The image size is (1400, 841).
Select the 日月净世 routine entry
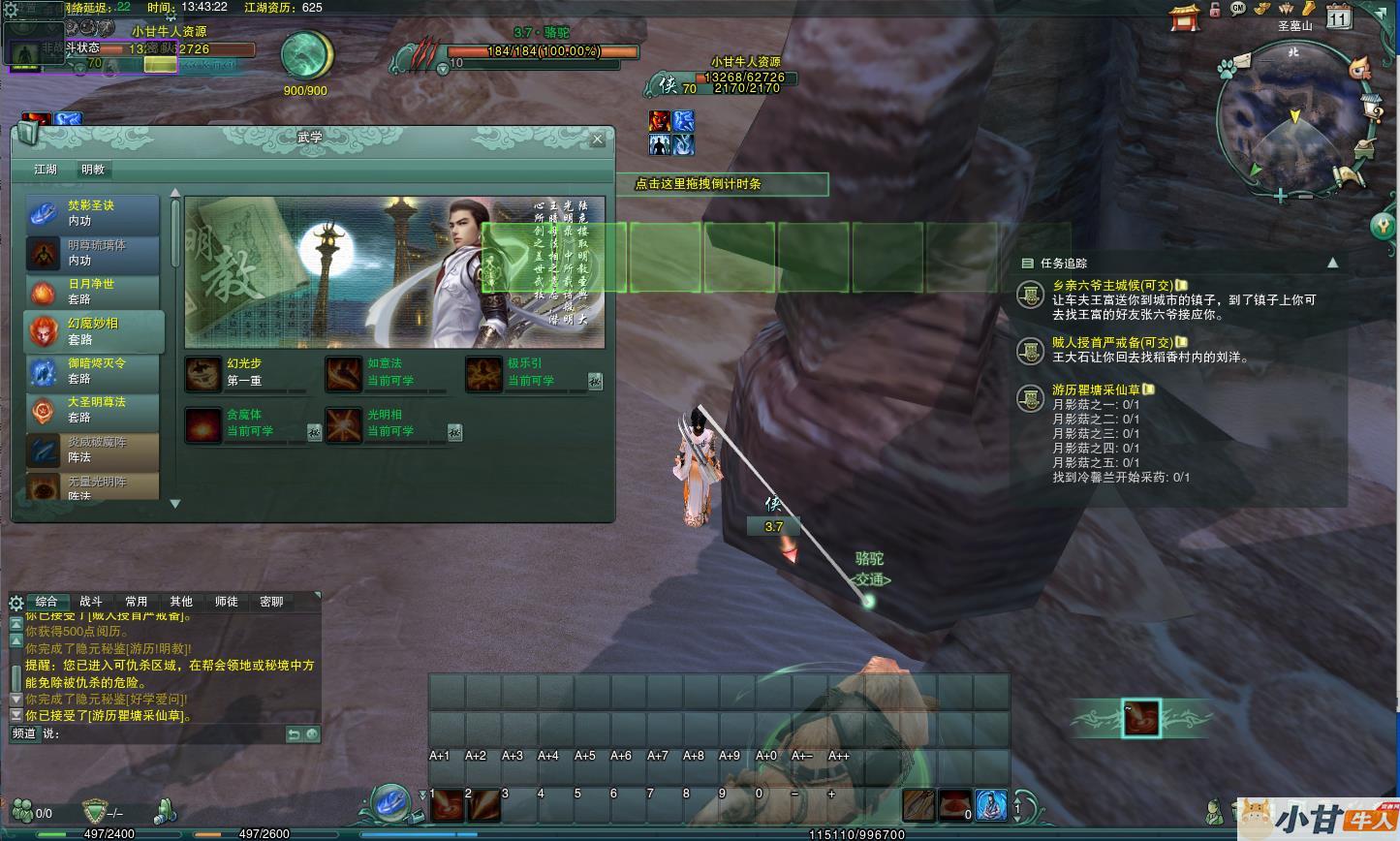coord(92,292)
